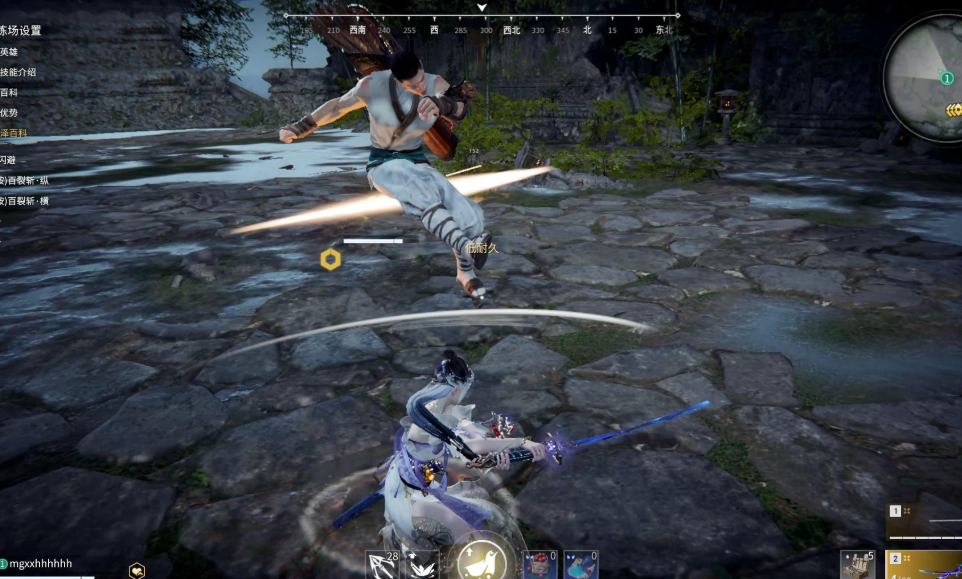Screen dimensions: 962x579
Task: Switch to weapon slot 2 blue sword
Action: (x=925, y=566)
